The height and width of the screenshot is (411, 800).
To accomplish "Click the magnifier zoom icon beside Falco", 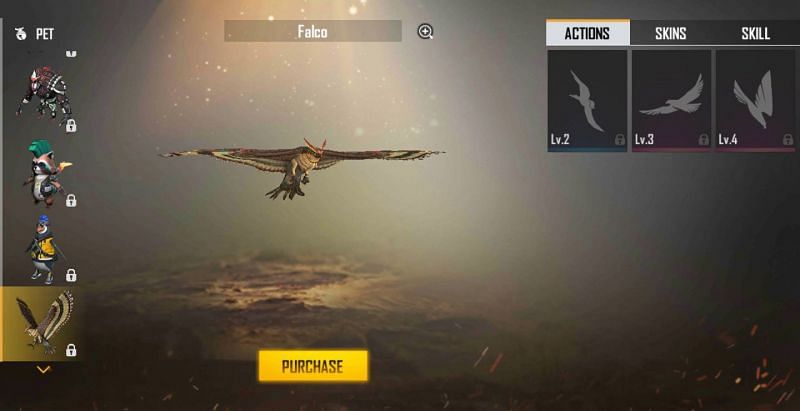I will [x=425, y=32].
